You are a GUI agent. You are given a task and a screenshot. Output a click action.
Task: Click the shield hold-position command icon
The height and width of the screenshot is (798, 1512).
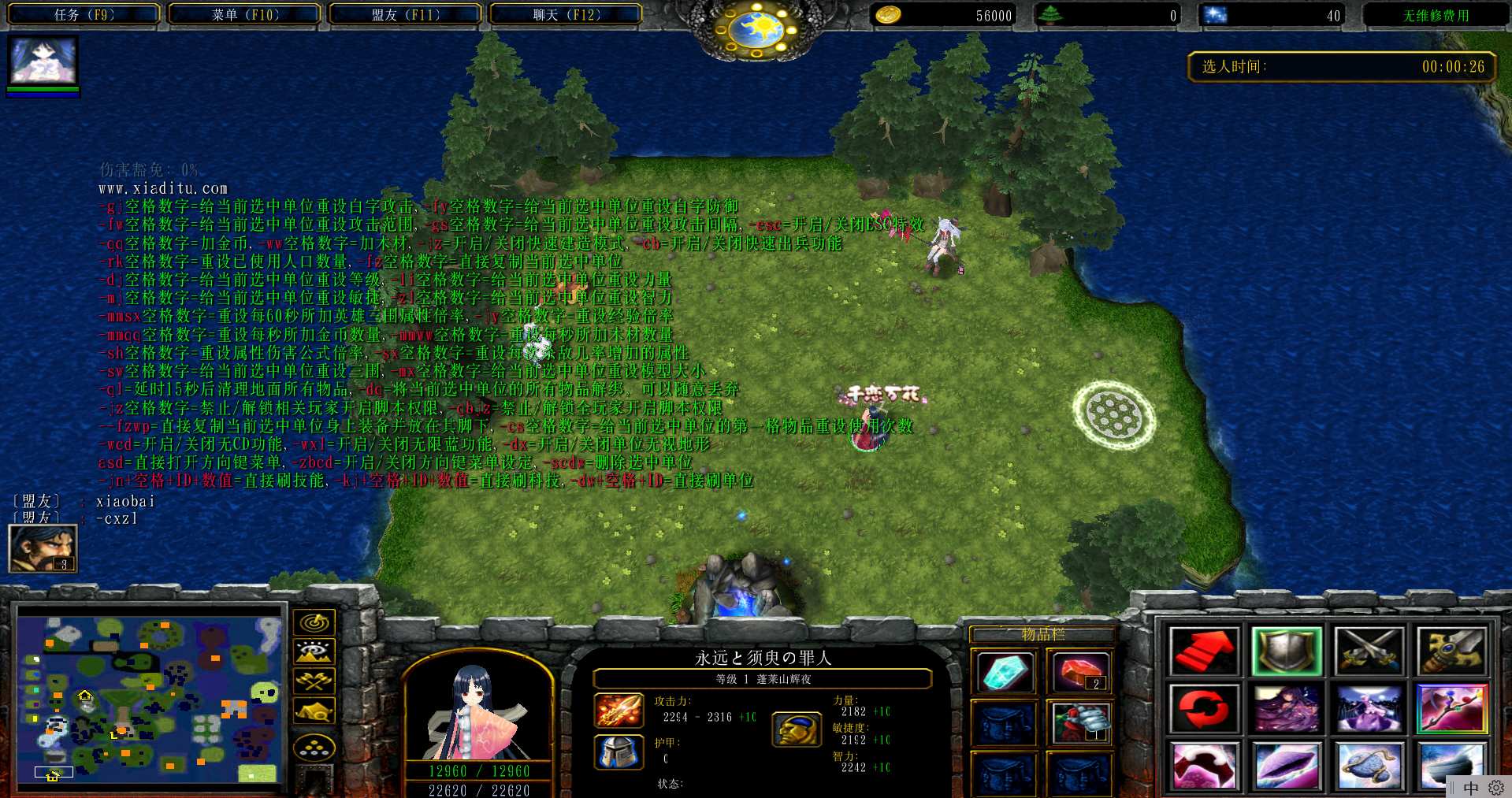click(x=1286, y=651)
